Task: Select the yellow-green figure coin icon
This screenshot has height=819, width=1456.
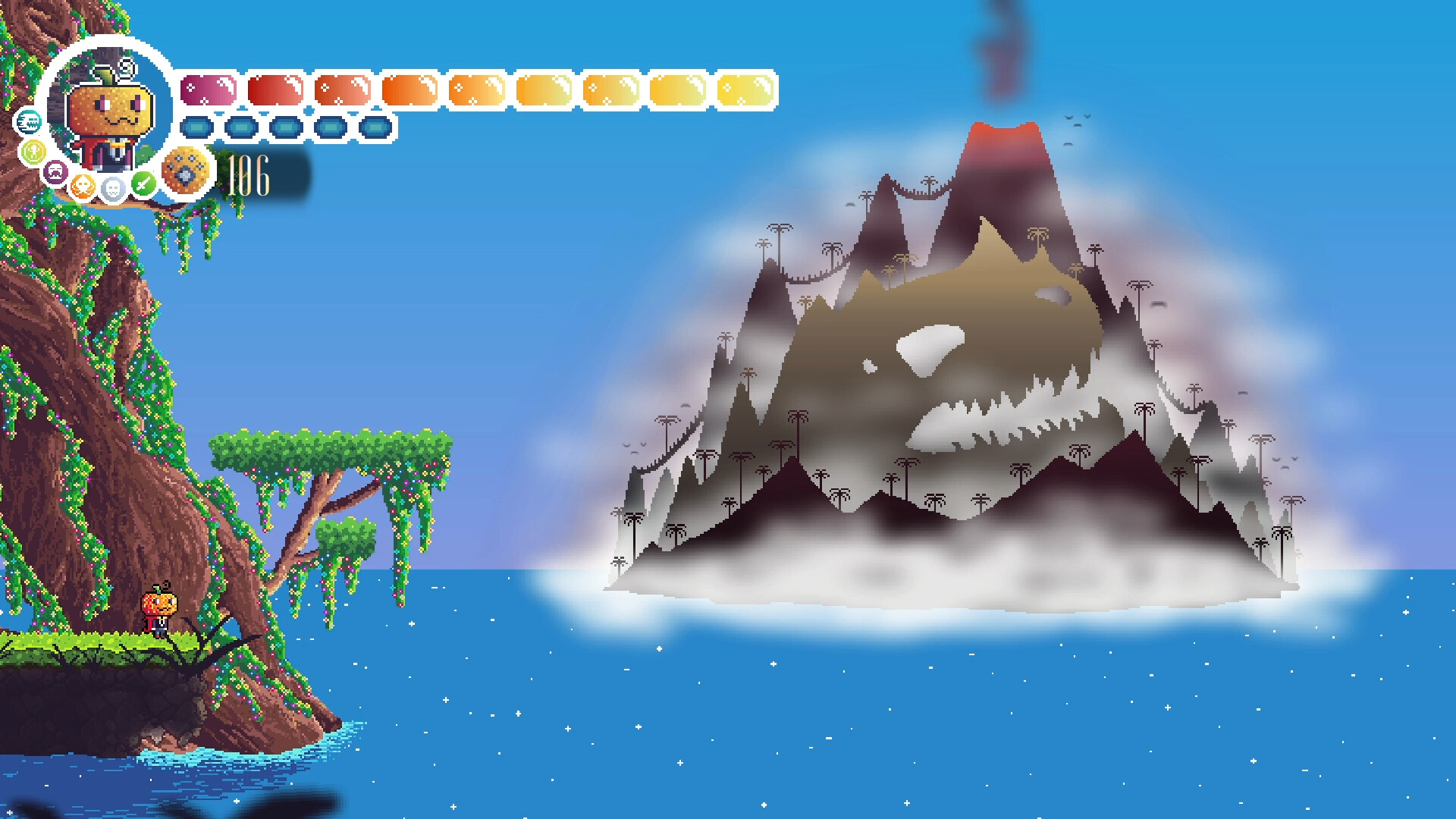Action: (33, 152)
